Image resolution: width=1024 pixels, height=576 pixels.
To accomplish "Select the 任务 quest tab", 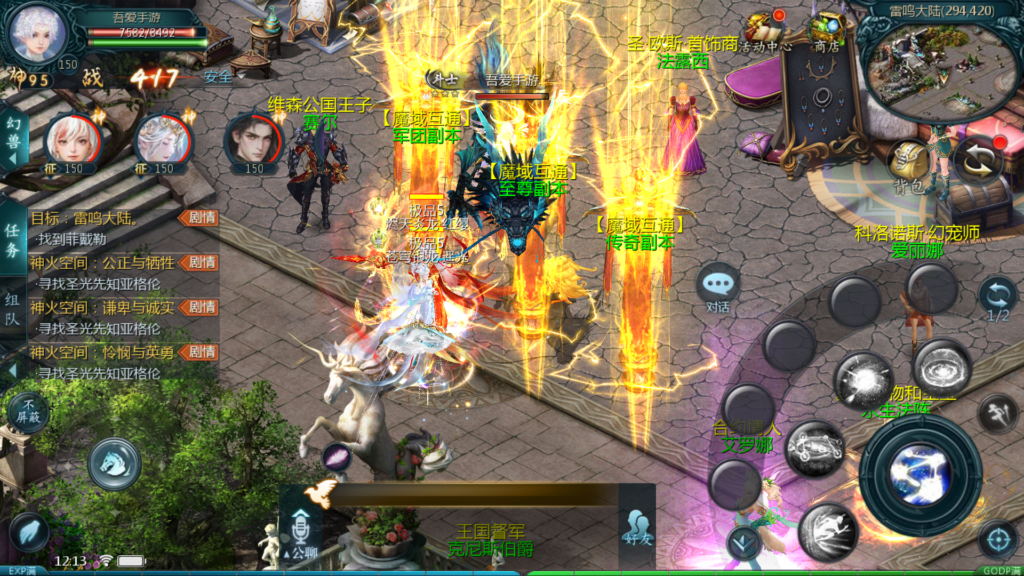I will point(13,237).
